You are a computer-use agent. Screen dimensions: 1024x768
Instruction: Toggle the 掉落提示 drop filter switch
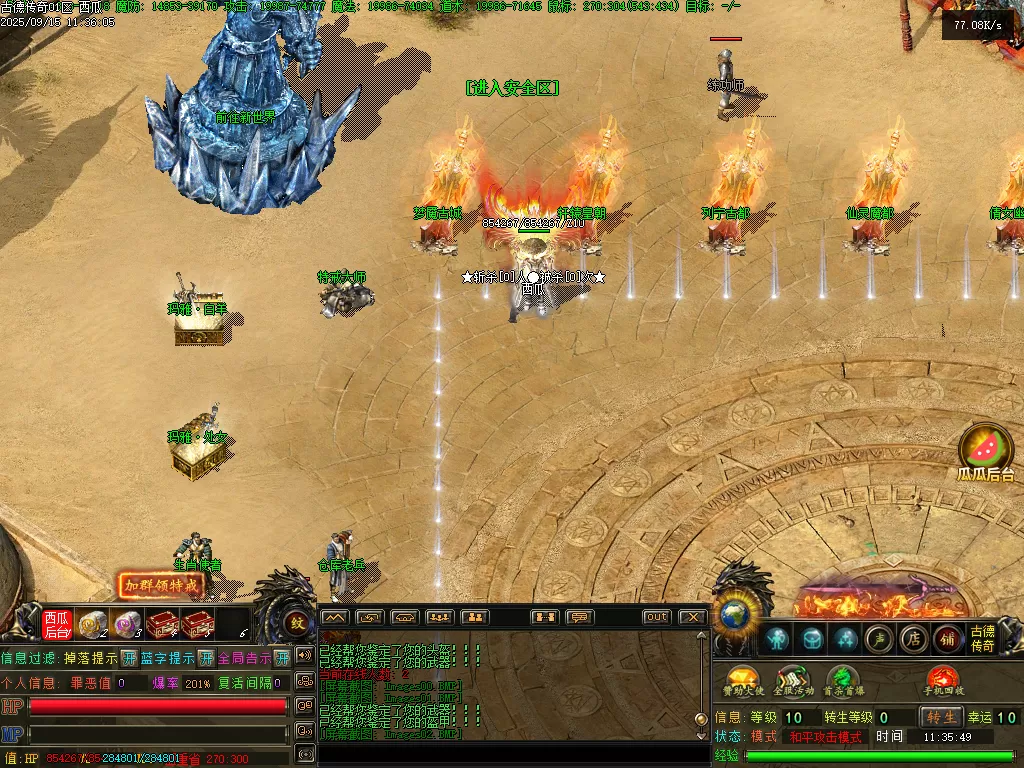click(x=129, y=658)
